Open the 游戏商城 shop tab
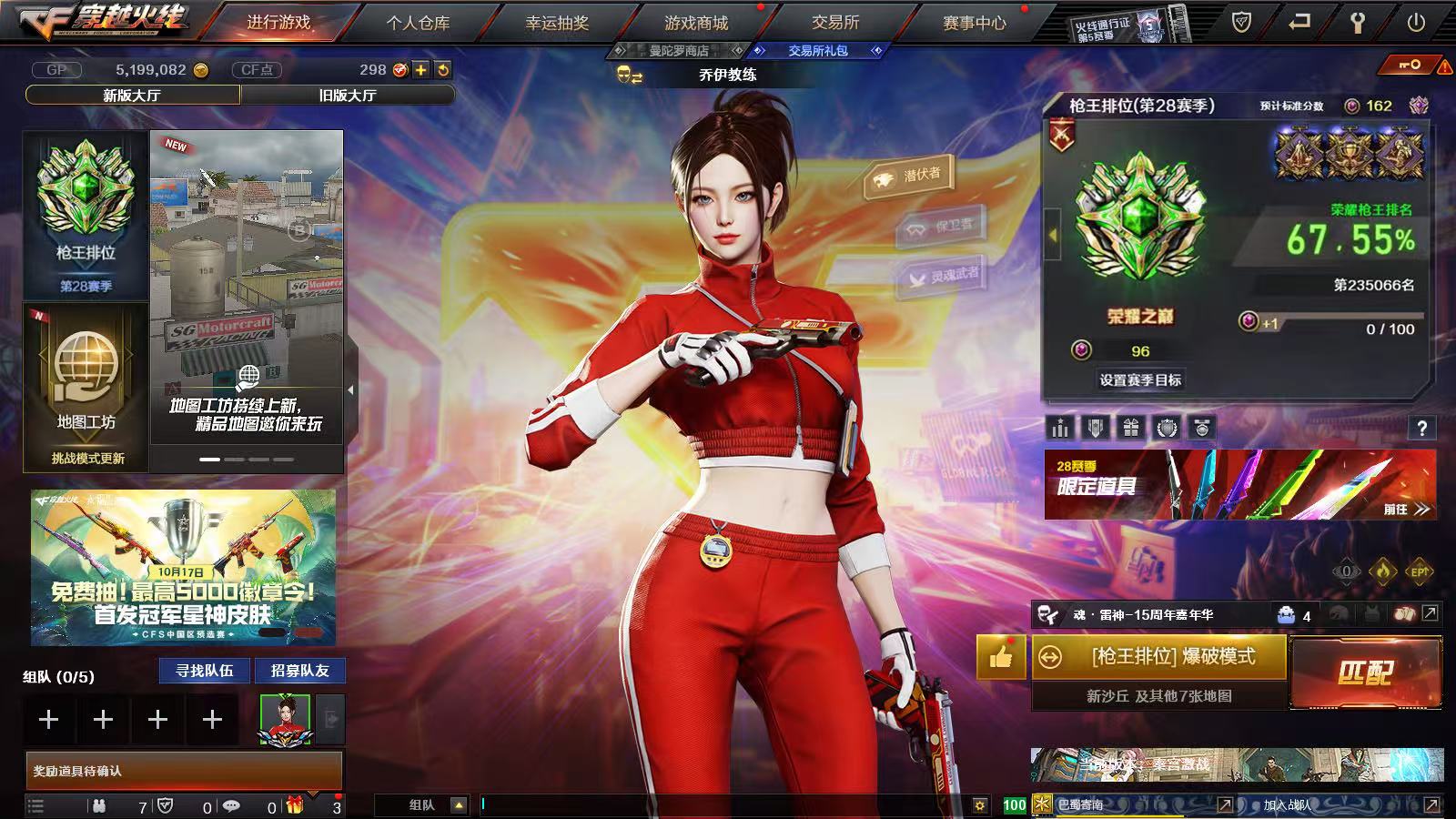The height and width of the screenshot is (819, 1456). click(x=696, y=23)
